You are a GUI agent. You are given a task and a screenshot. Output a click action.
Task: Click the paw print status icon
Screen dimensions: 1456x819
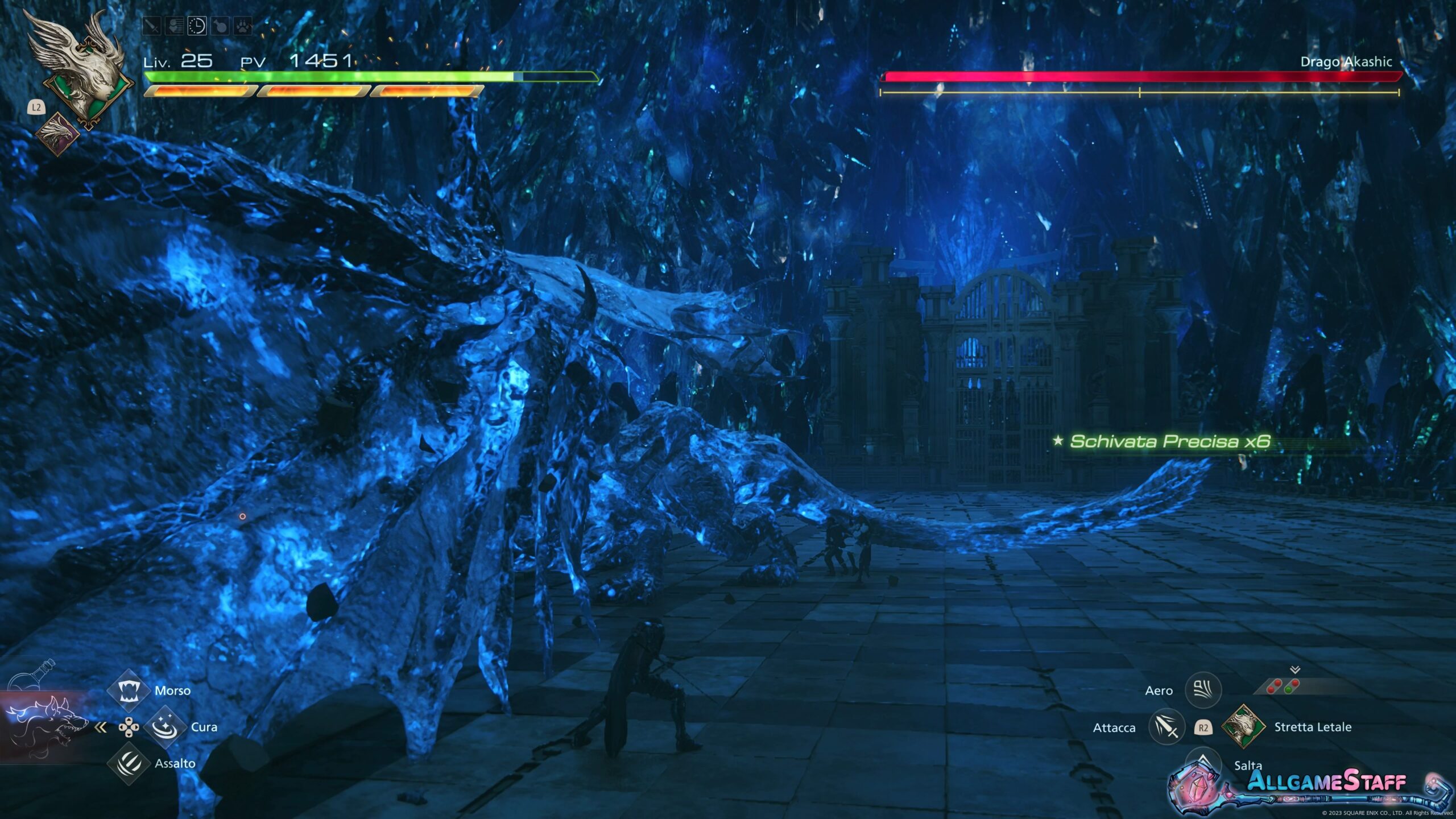pyautogui.click(x=243, y=26)
